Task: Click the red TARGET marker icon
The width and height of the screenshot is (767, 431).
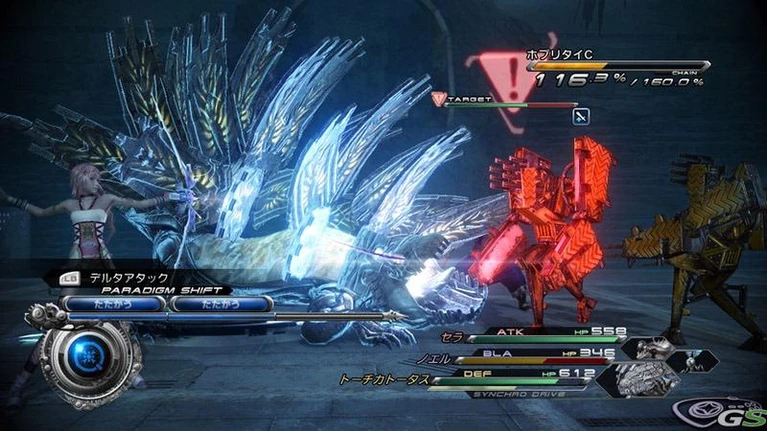Action: click(x=440, y=98)
